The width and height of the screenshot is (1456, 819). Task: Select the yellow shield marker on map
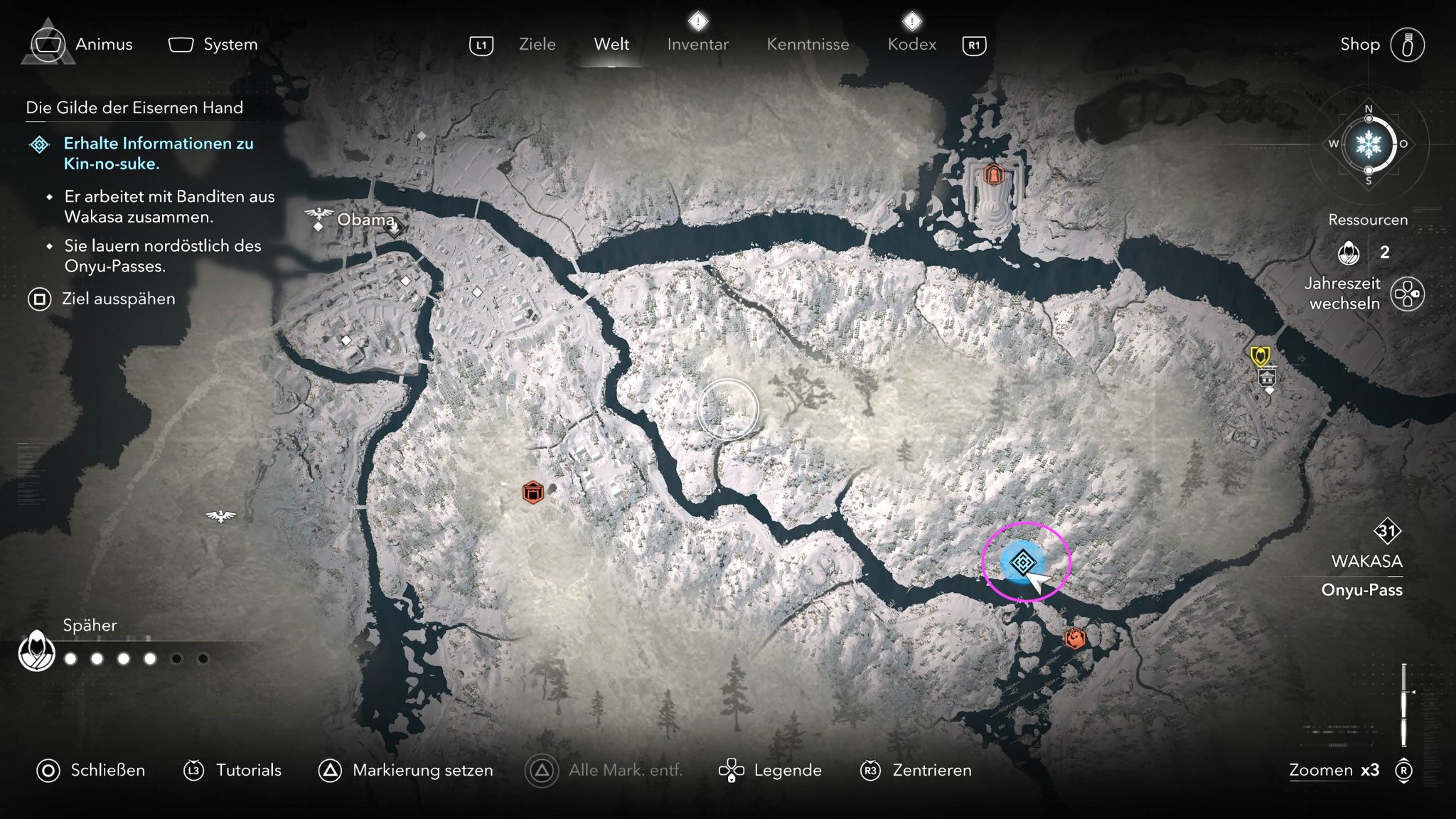tap(1260, 355)
